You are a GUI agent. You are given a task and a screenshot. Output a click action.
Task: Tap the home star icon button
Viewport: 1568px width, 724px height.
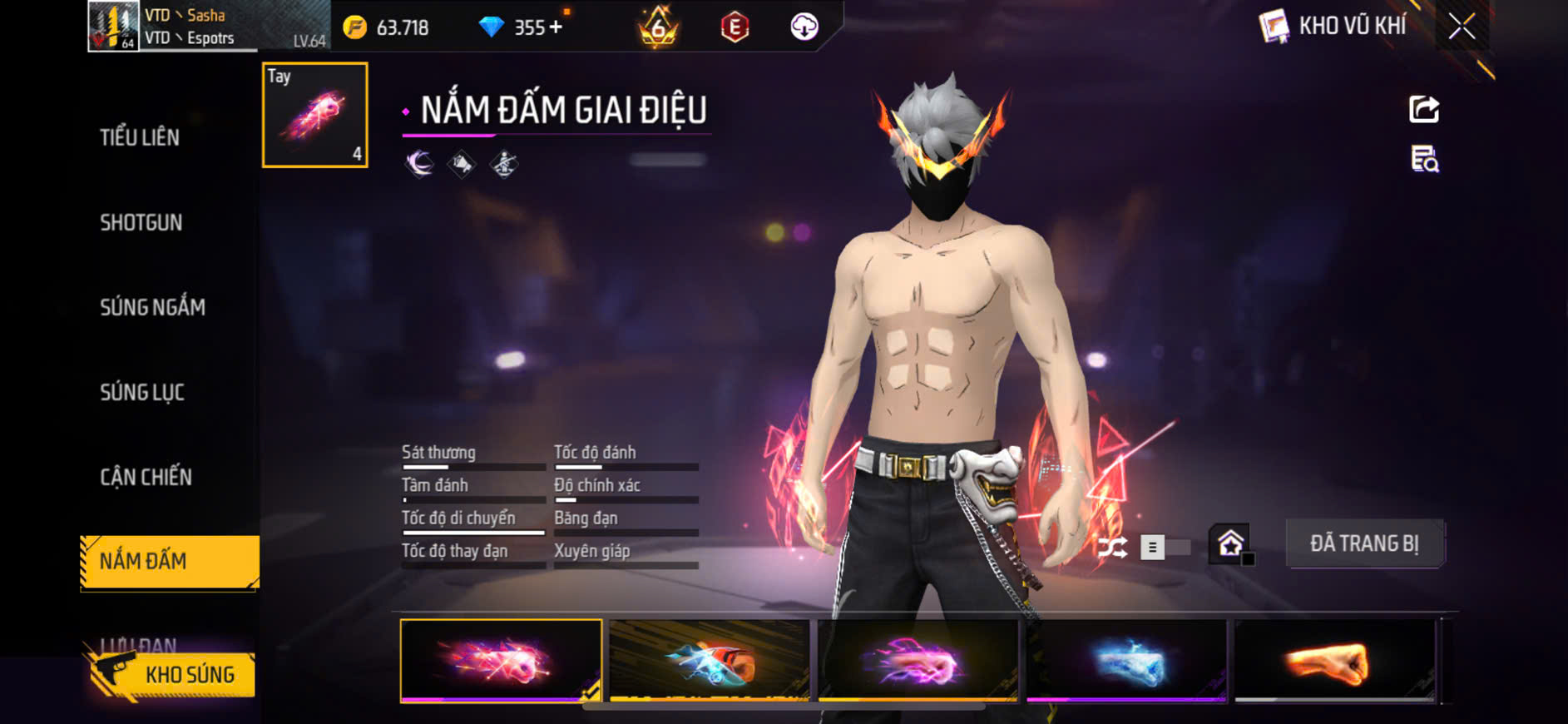[x=1230, y=545]
